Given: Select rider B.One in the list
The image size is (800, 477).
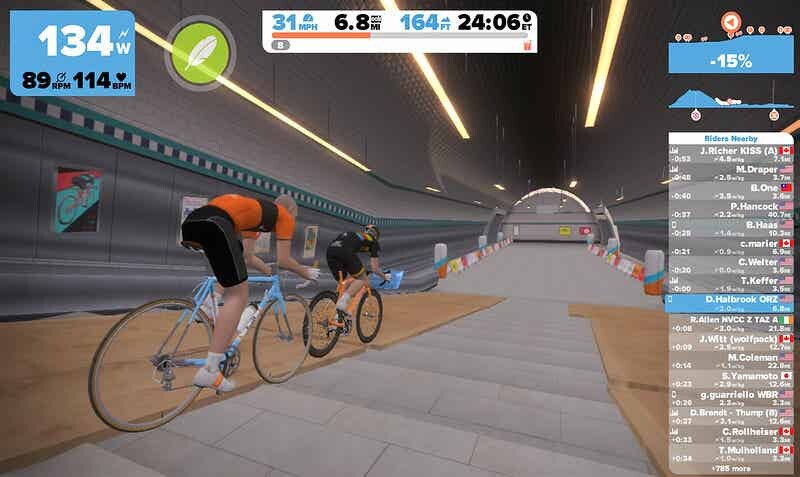Looking at the screenshot, I should [731, 192].
